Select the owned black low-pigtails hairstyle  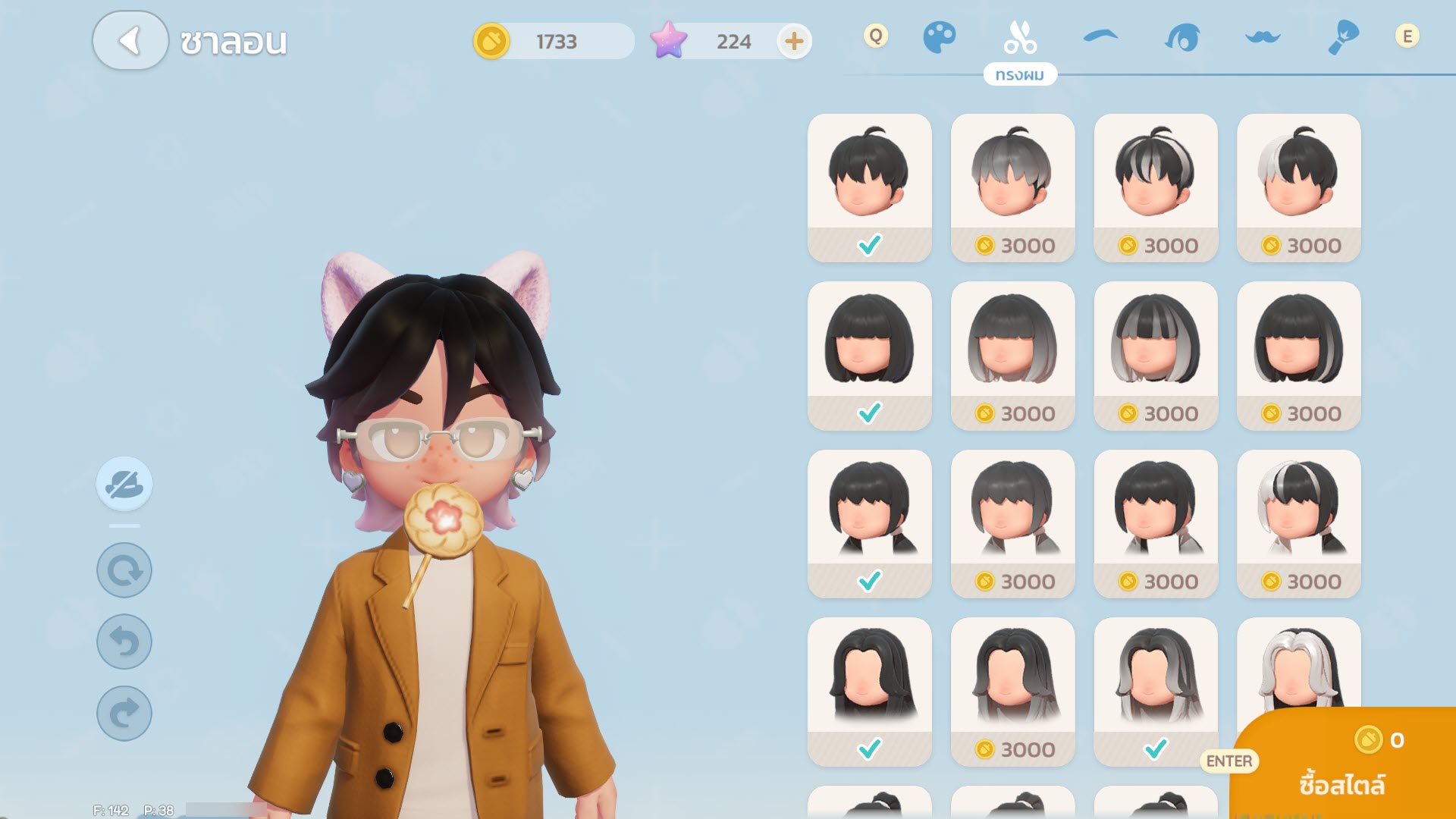(x=869, y=523)
